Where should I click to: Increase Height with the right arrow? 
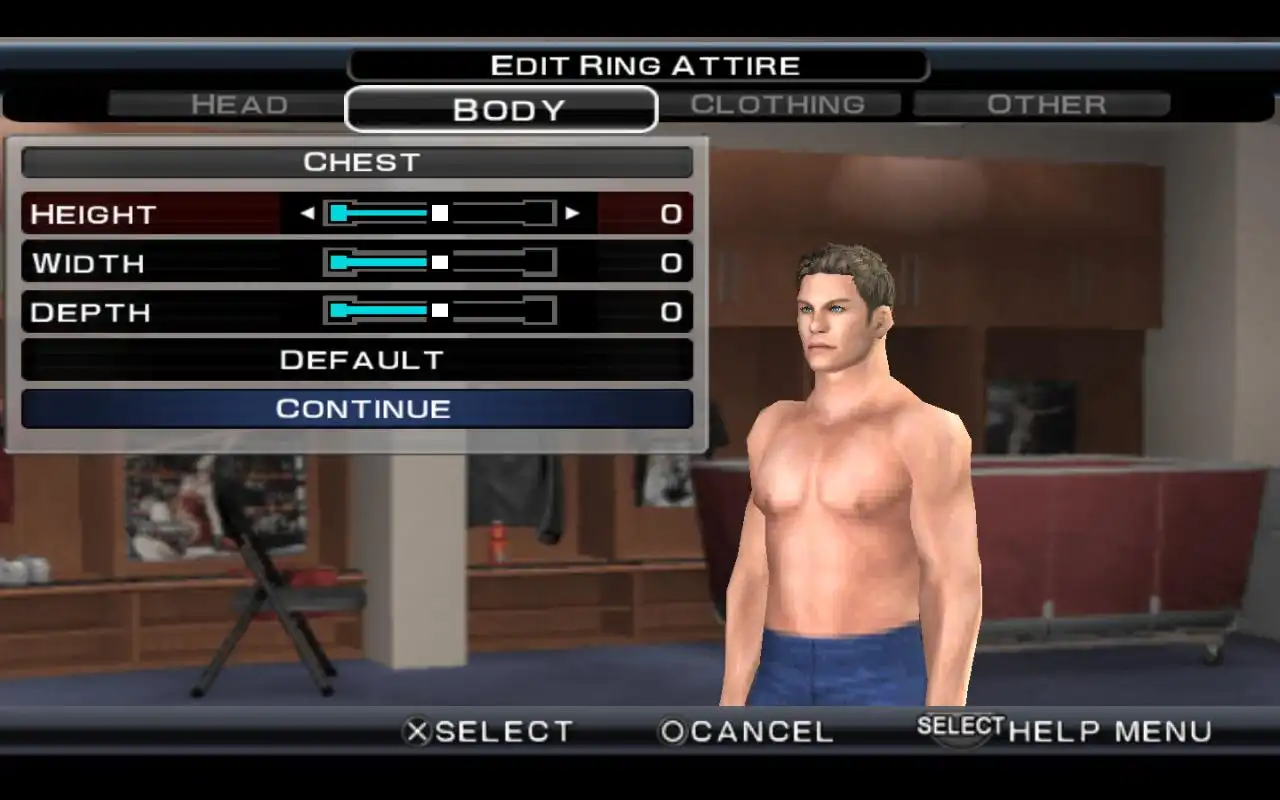pyautogui.click(x=572, y=213)
